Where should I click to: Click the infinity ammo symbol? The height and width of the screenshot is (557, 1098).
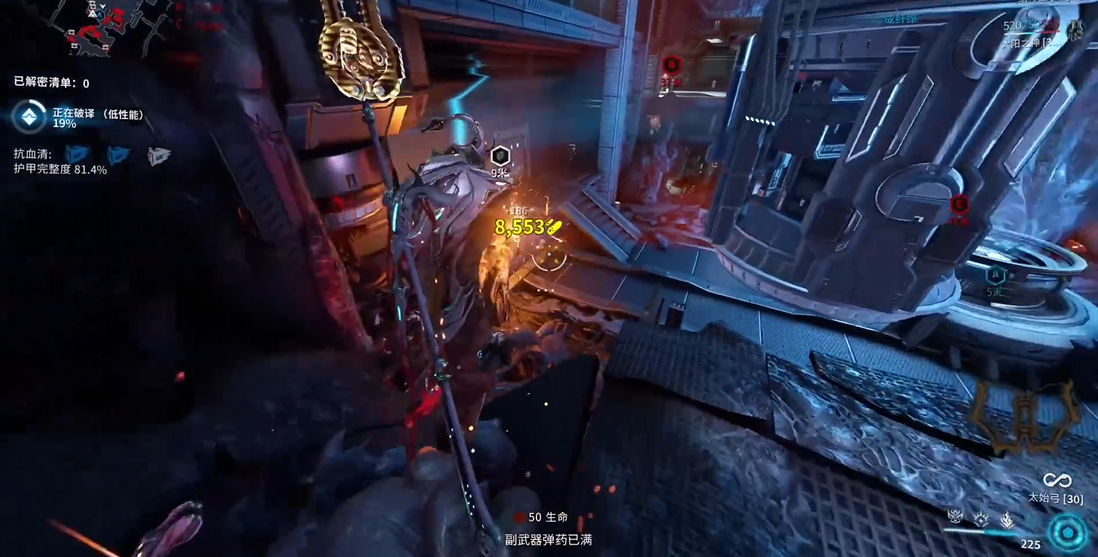[1057, 480]
